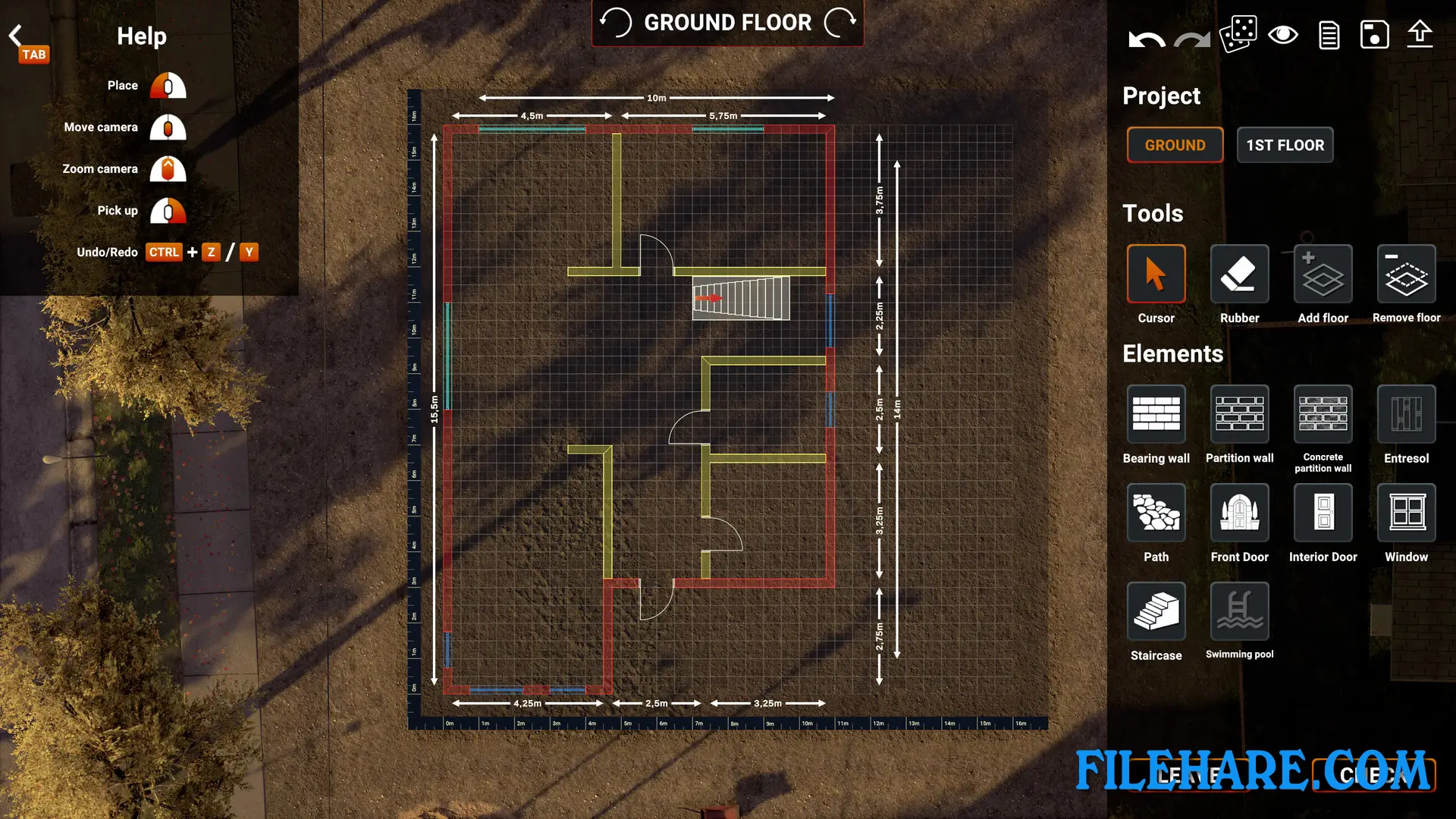1456x819 pixels.
Task: Switch to the GROUND tab
Action: click(x=1175, y=145)
